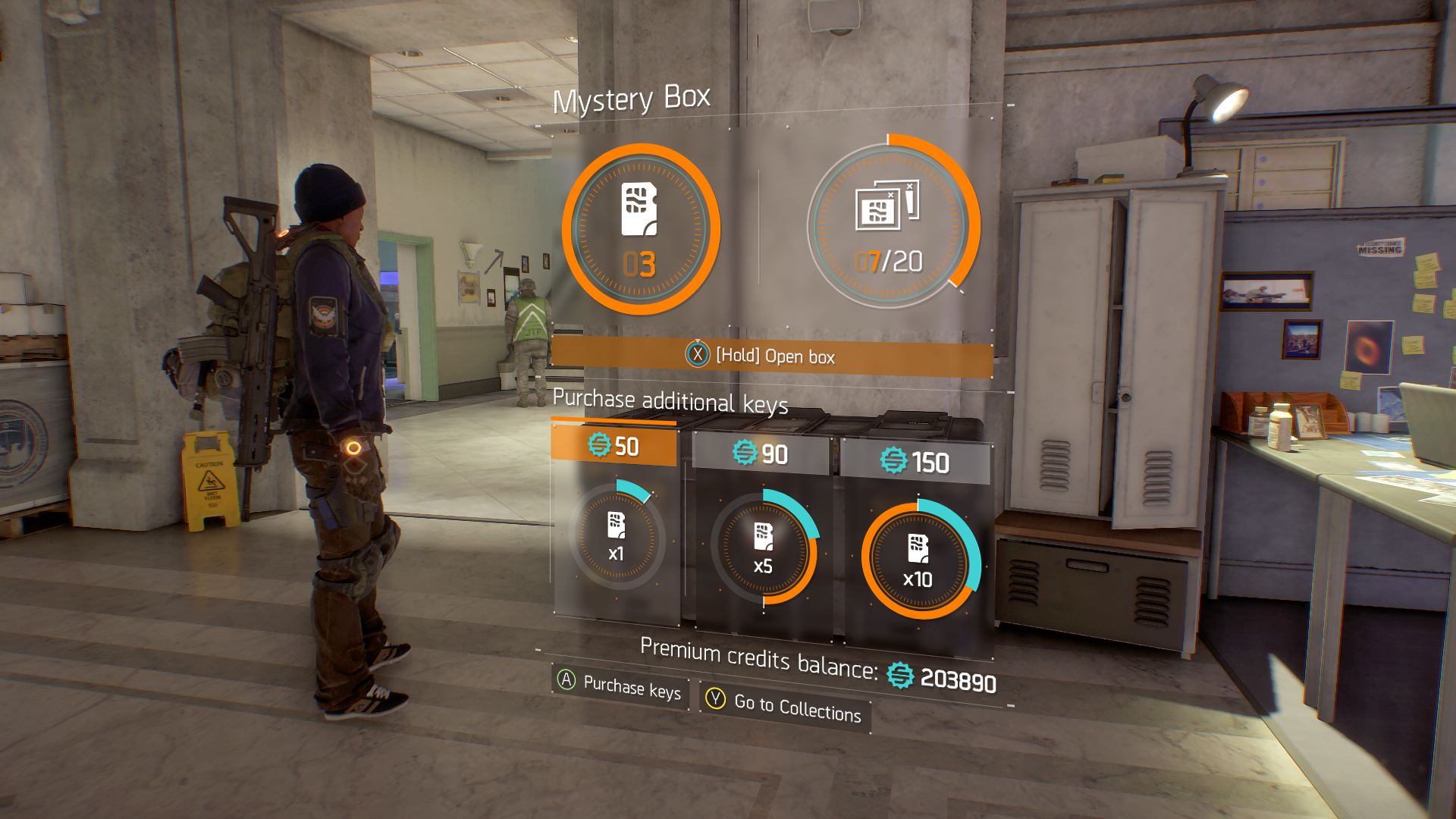Pick the x10 key pack for 150 credits
The width and height of the screenshot is (1456, 819).
click(x=918, y=560)
